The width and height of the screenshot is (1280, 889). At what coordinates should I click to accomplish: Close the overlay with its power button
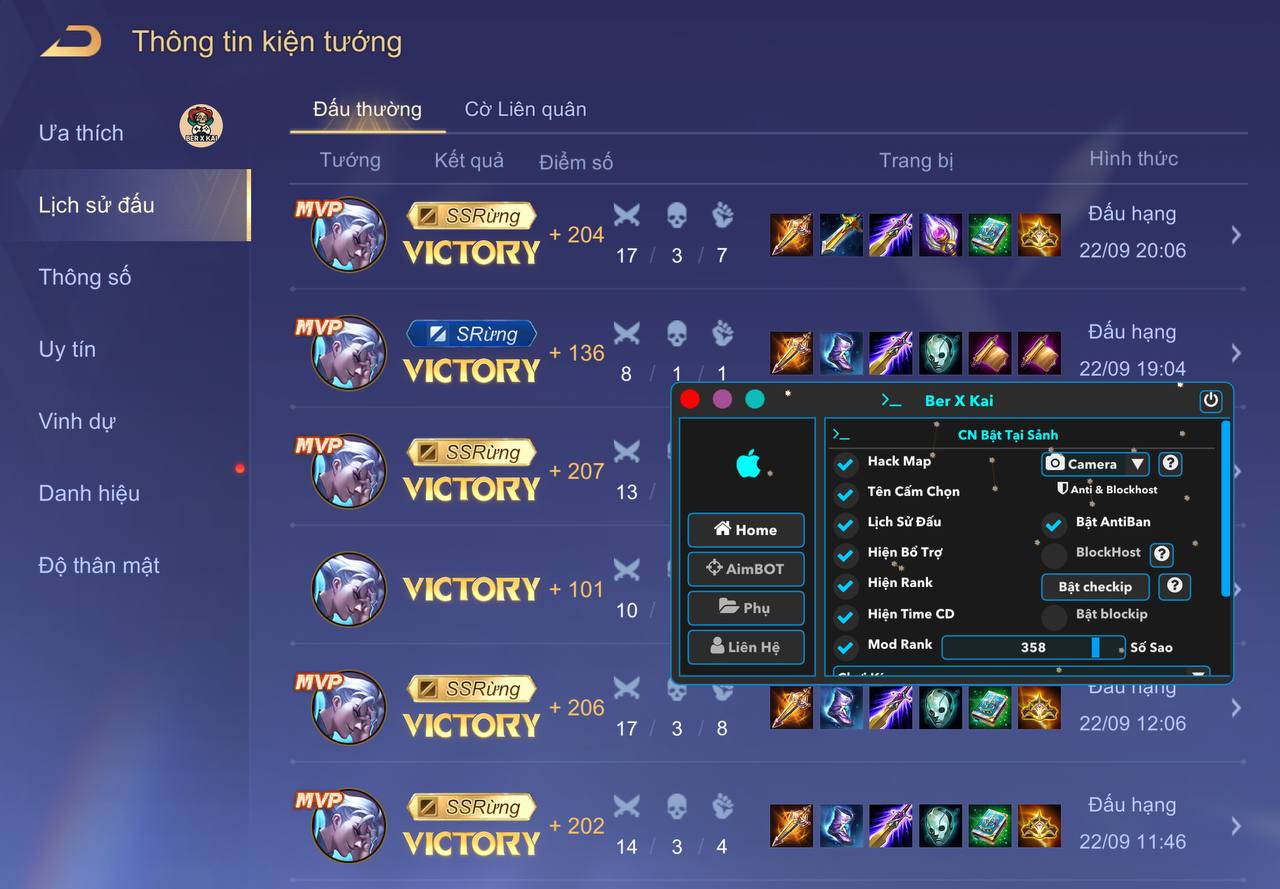(x=1211, y=401)
